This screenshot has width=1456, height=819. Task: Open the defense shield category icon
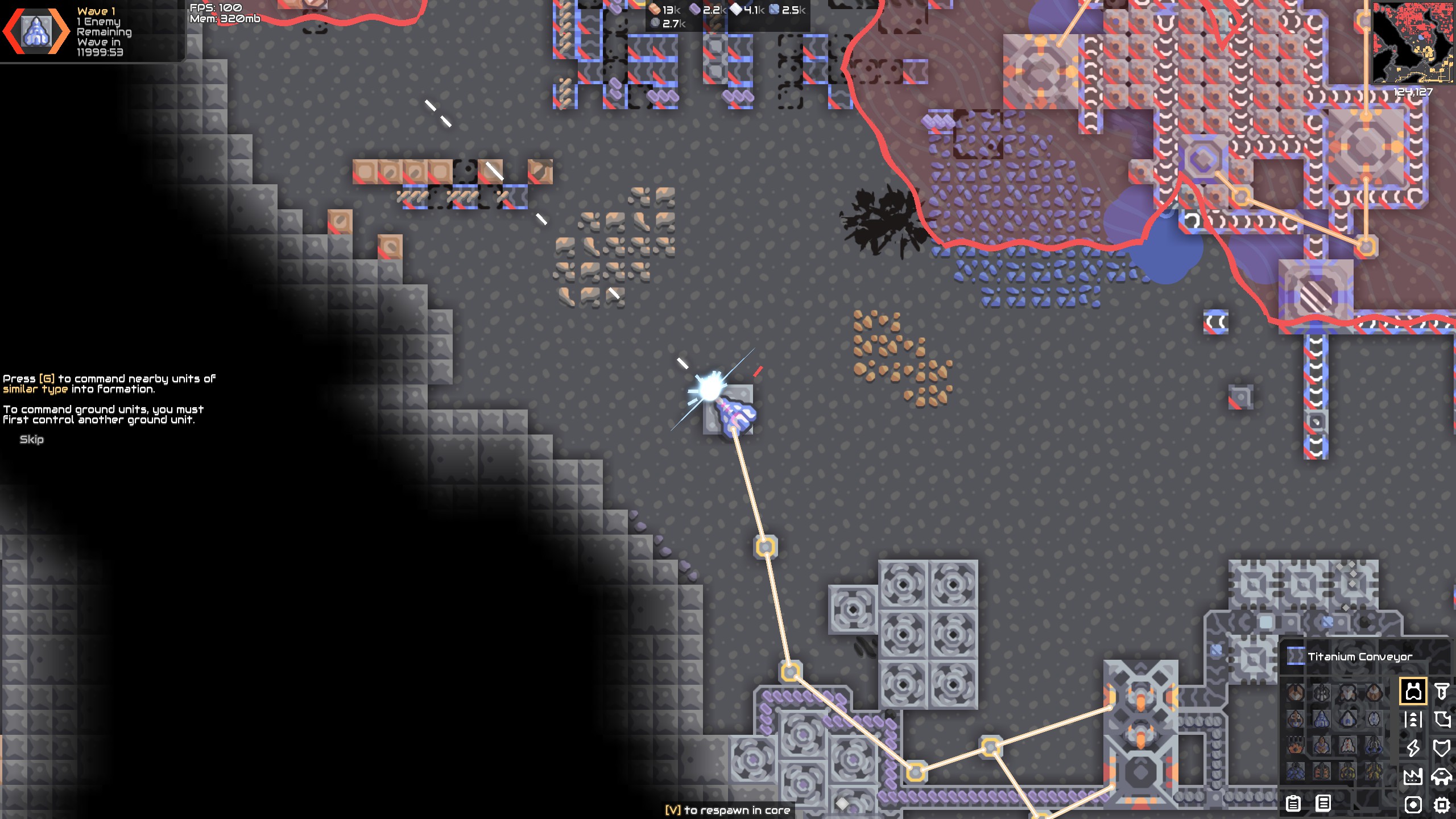click(1441, 748)
